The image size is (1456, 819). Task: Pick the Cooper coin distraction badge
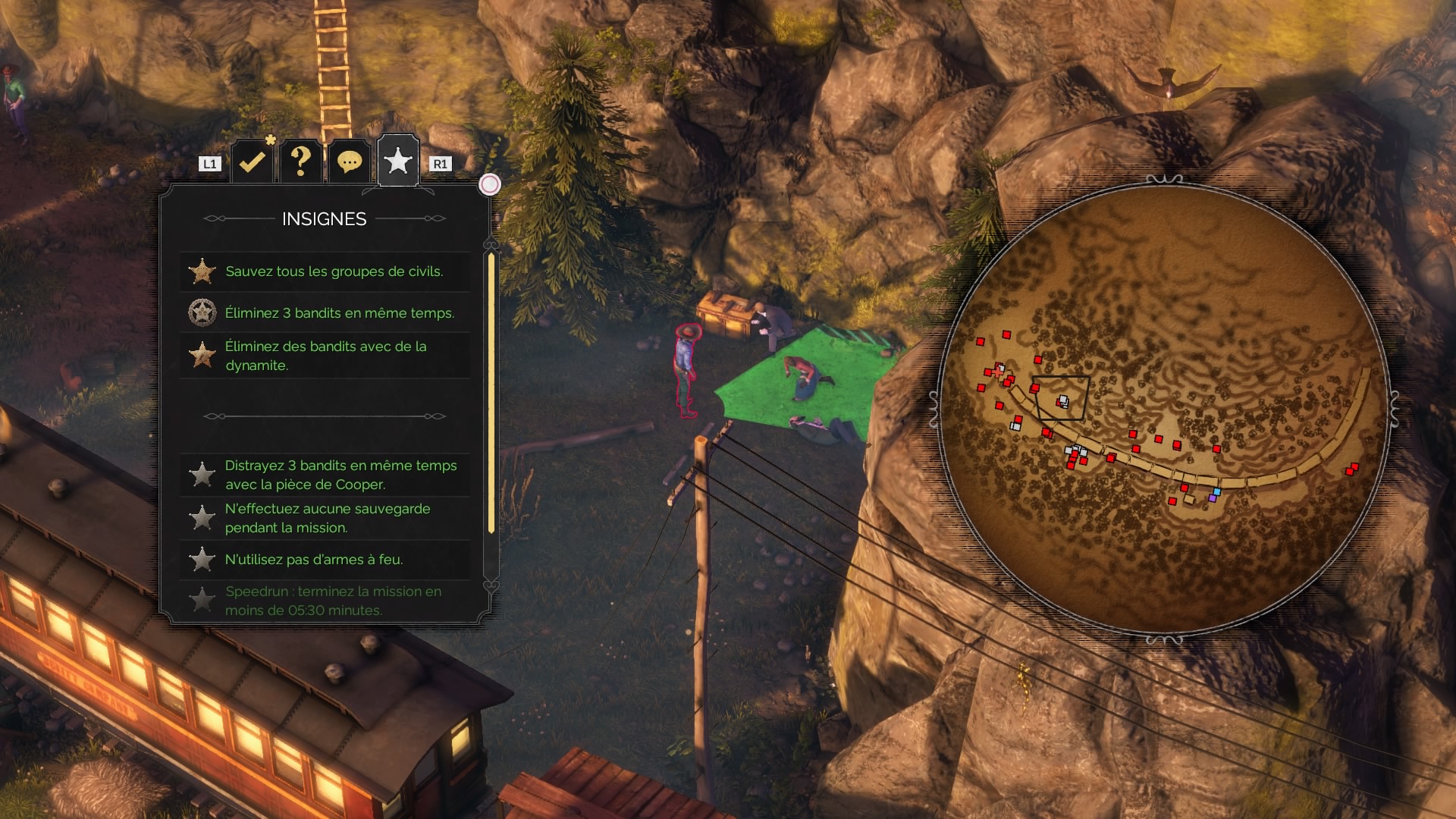[325, 475]
